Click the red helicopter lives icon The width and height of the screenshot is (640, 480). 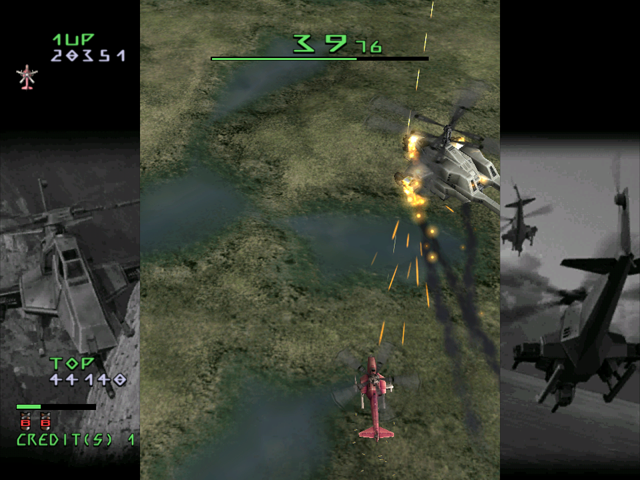coord(26,77)
